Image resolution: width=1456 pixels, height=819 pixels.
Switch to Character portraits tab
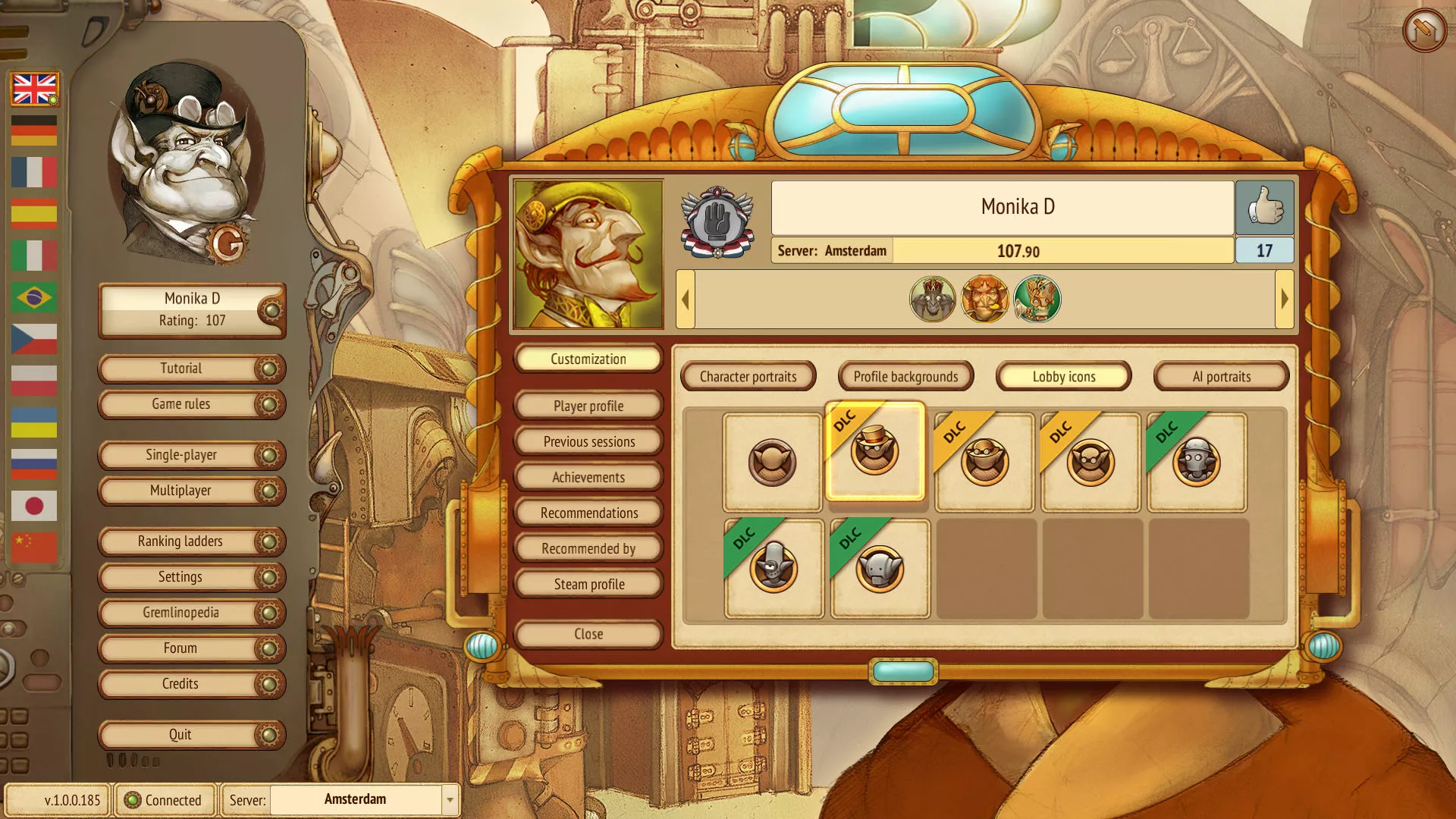click(x=748, y=377)
